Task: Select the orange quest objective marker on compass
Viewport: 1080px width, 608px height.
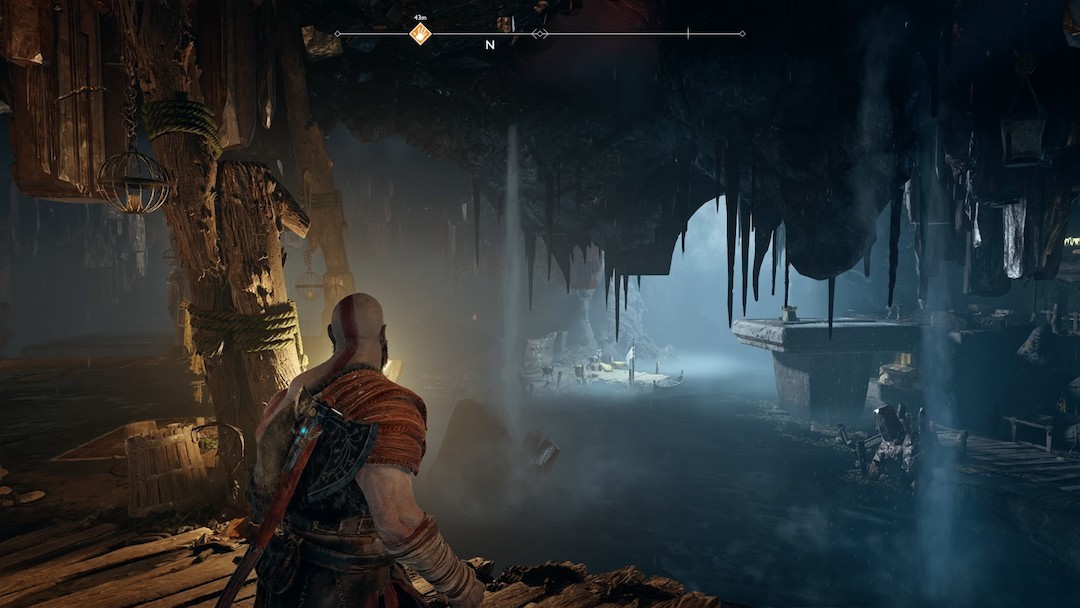Action: (420, 34)
